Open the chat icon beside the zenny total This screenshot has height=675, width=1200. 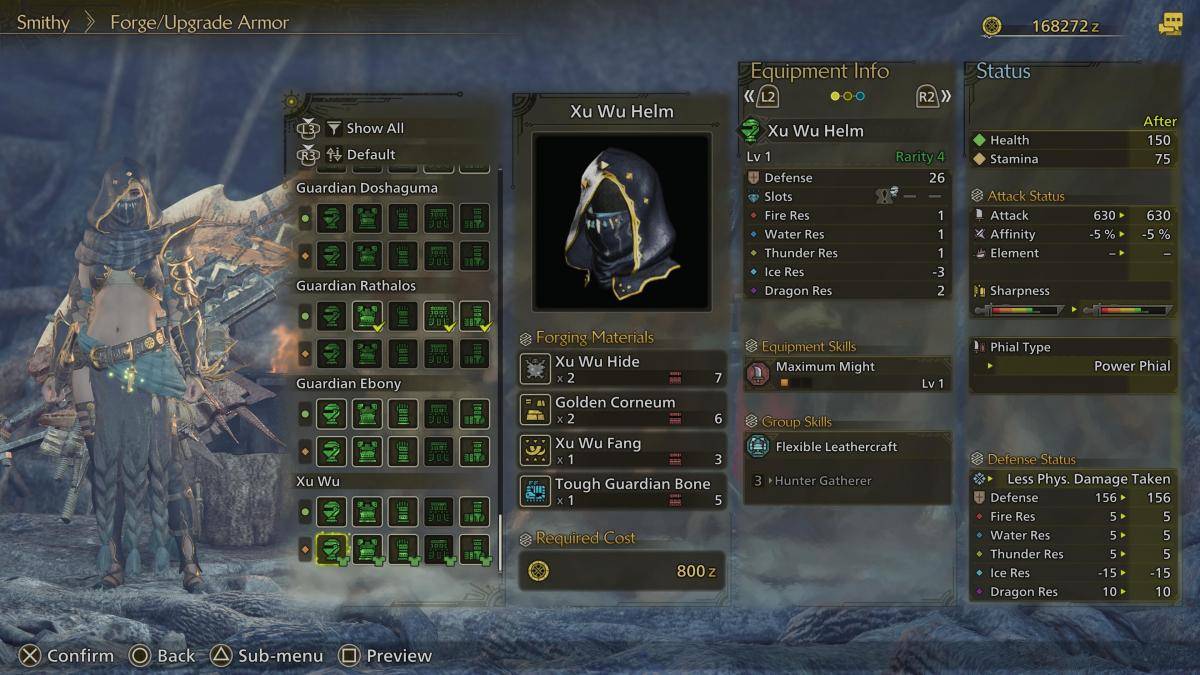tap(1169, 25)
